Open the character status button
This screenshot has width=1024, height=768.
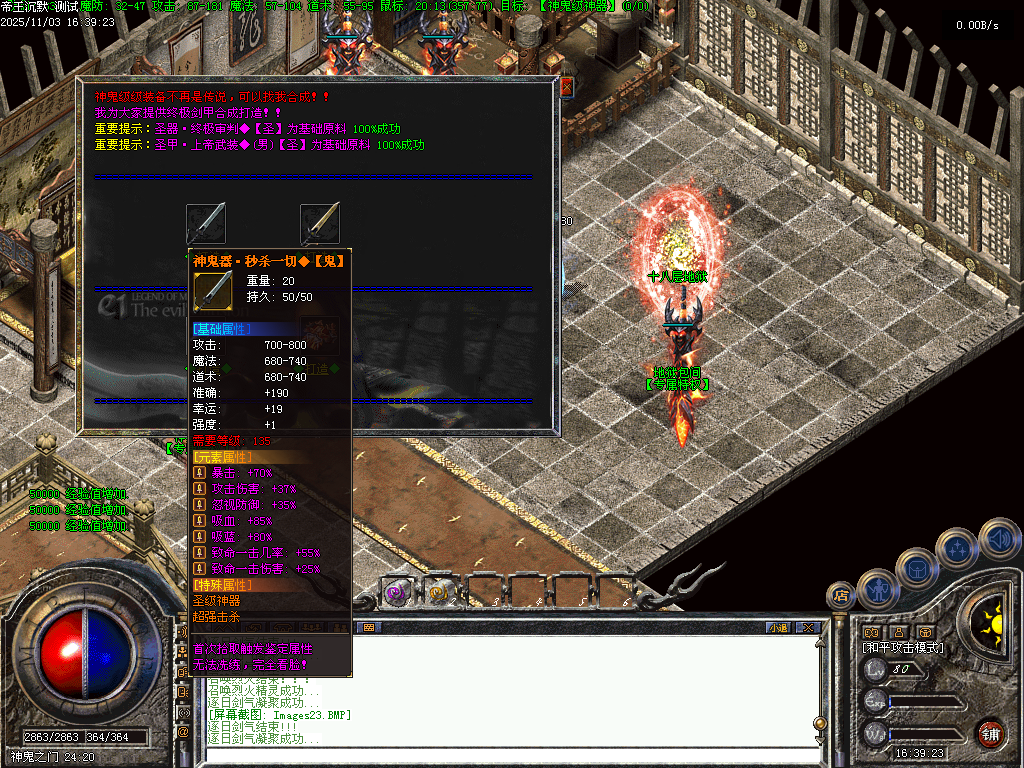[877, 591]
